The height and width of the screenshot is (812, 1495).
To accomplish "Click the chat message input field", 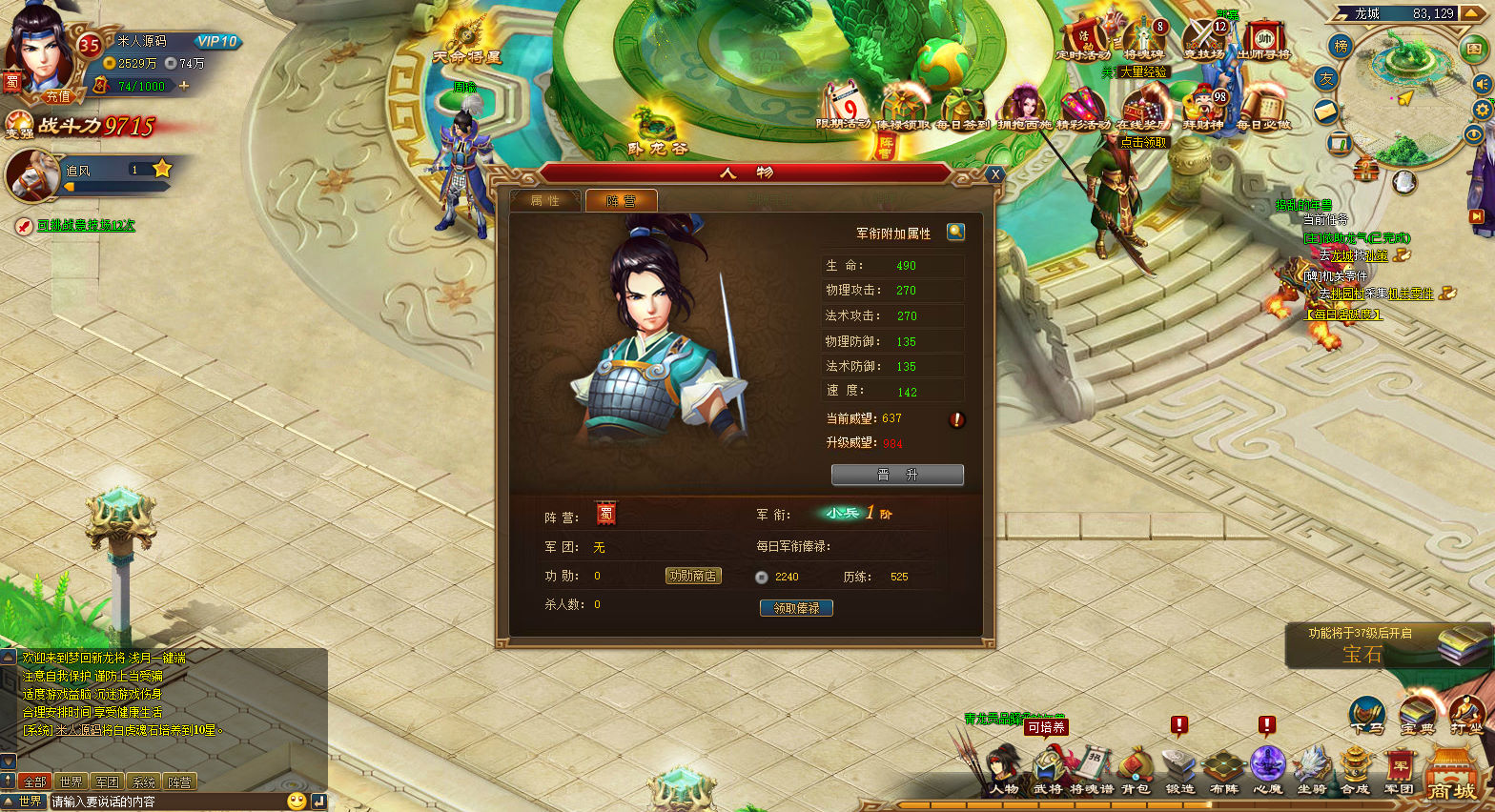I will point(167,802).
